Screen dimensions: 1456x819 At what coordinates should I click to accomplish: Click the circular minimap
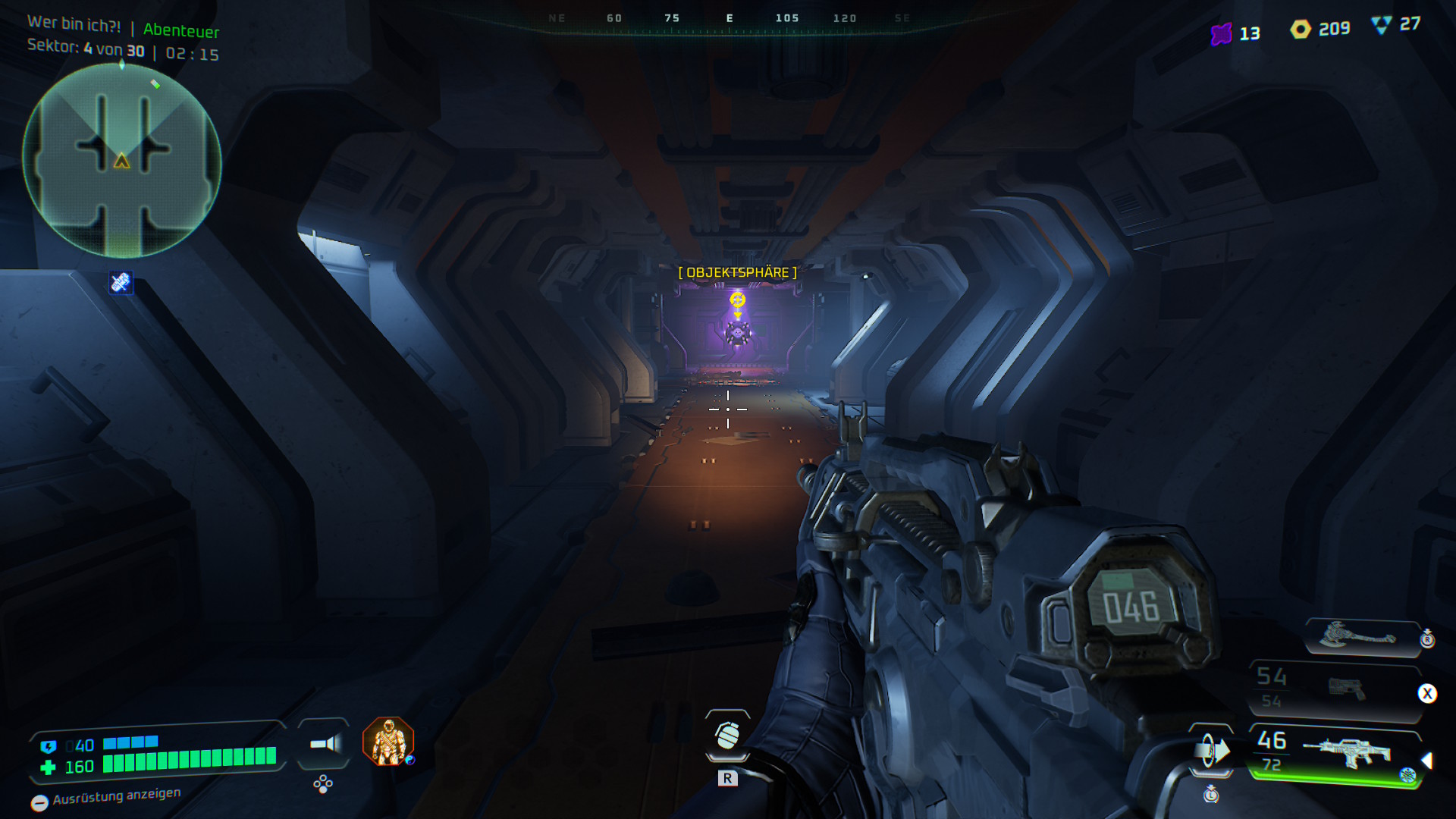point(121,161)
